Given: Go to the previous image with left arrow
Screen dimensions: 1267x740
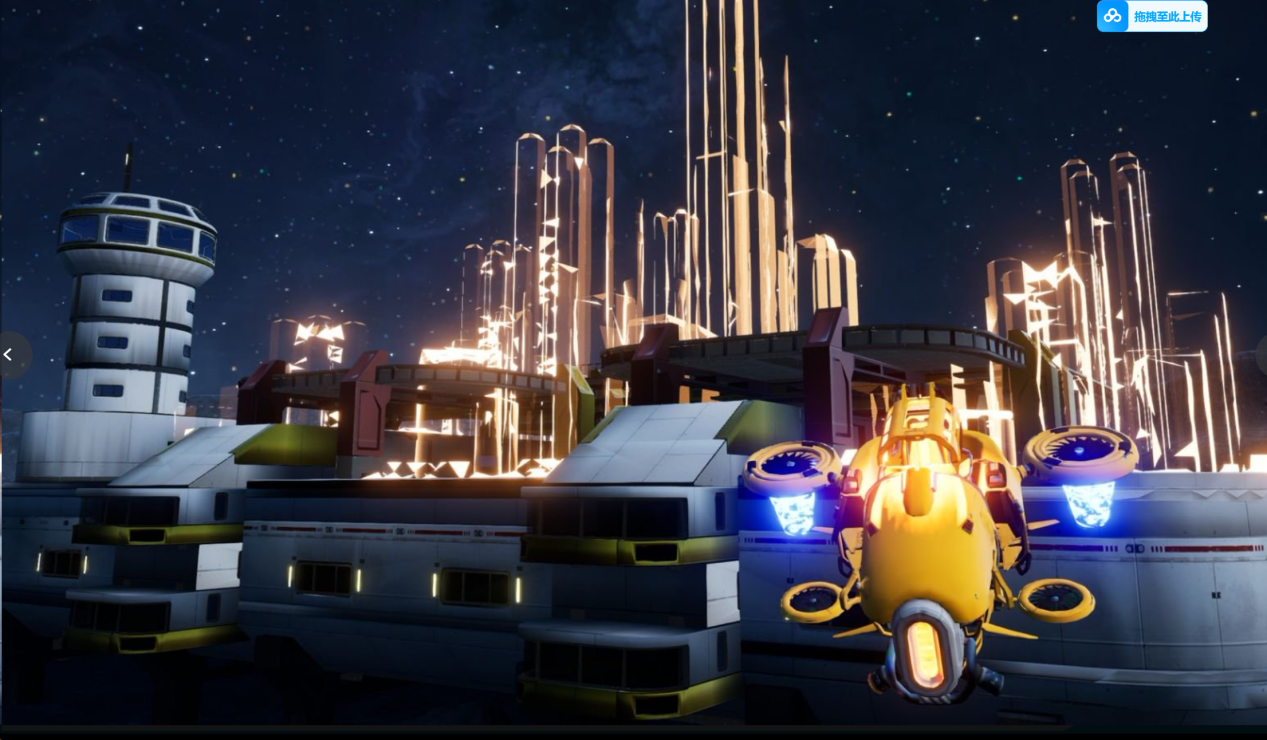Looking at the screenshot, I should point(9,355).
